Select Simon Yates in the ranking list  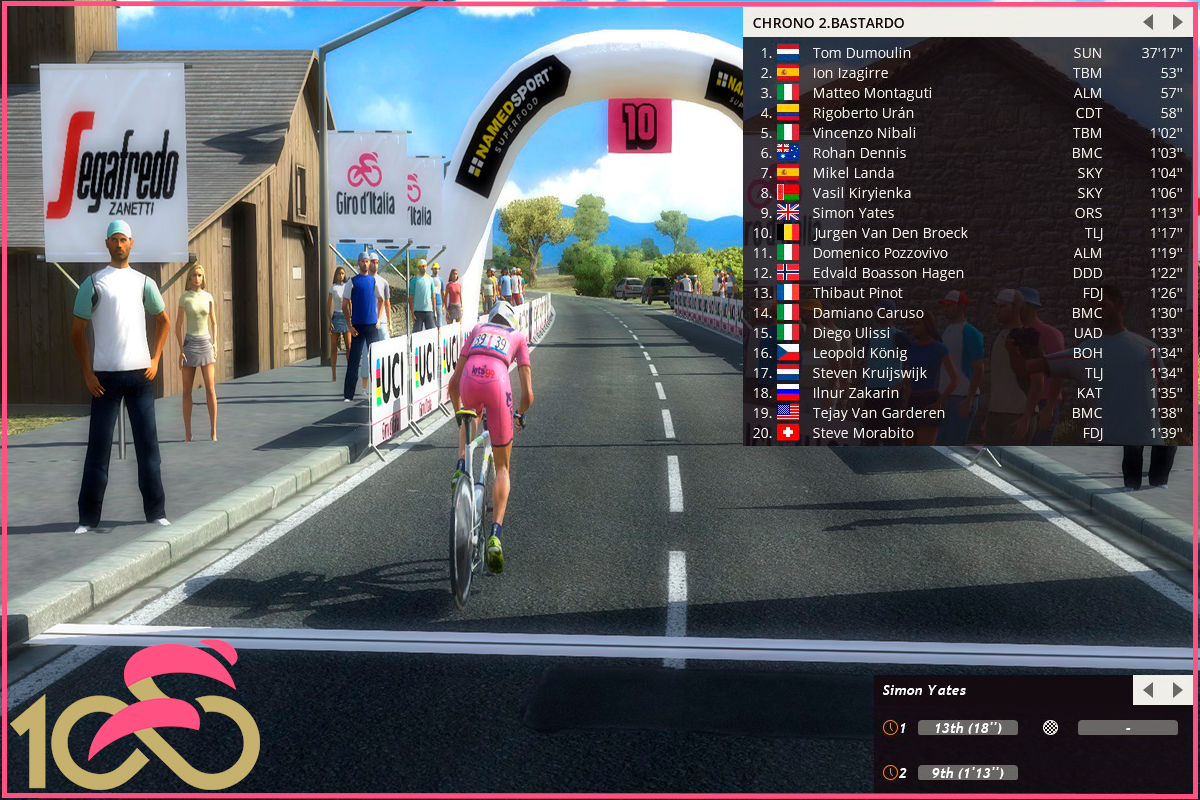[x=853, y=213]
